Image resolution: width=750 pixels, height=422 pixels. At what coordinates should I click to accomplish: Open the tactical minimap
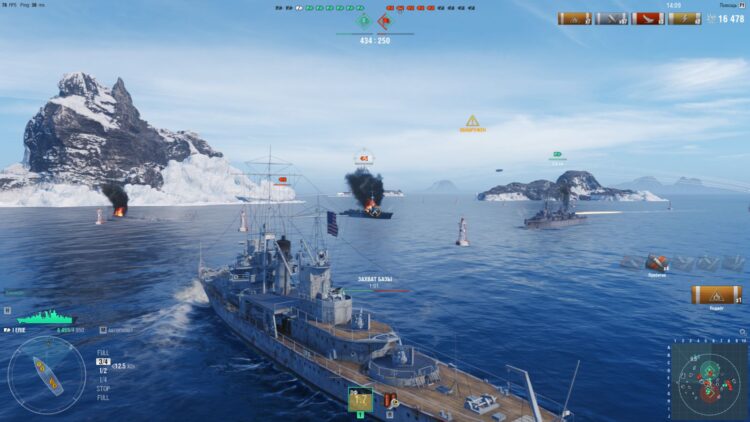(708, 381)
